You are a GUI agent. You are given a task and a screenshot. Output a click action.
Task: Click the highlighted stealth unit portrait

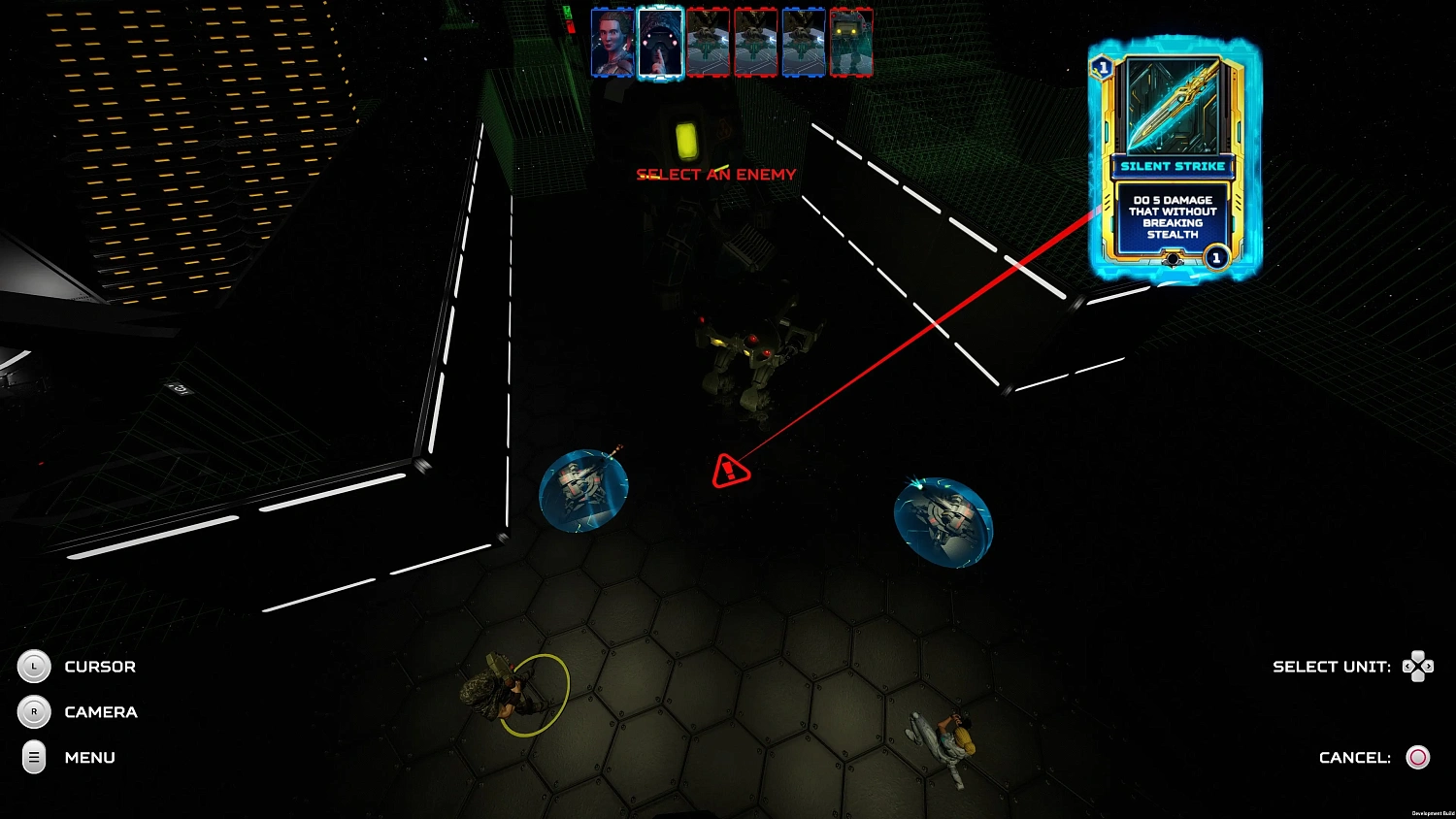click(660, 41)
